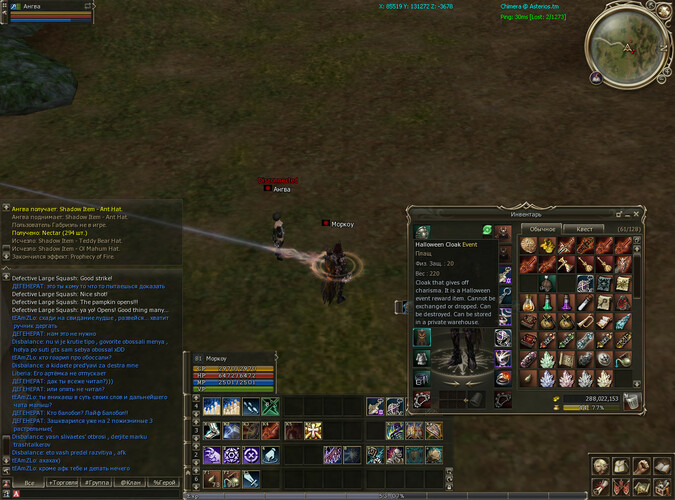The width and height of the screenshot is (675, 500).
Task: Switch to the Квест inventory tab
Action: pos(586,229)
